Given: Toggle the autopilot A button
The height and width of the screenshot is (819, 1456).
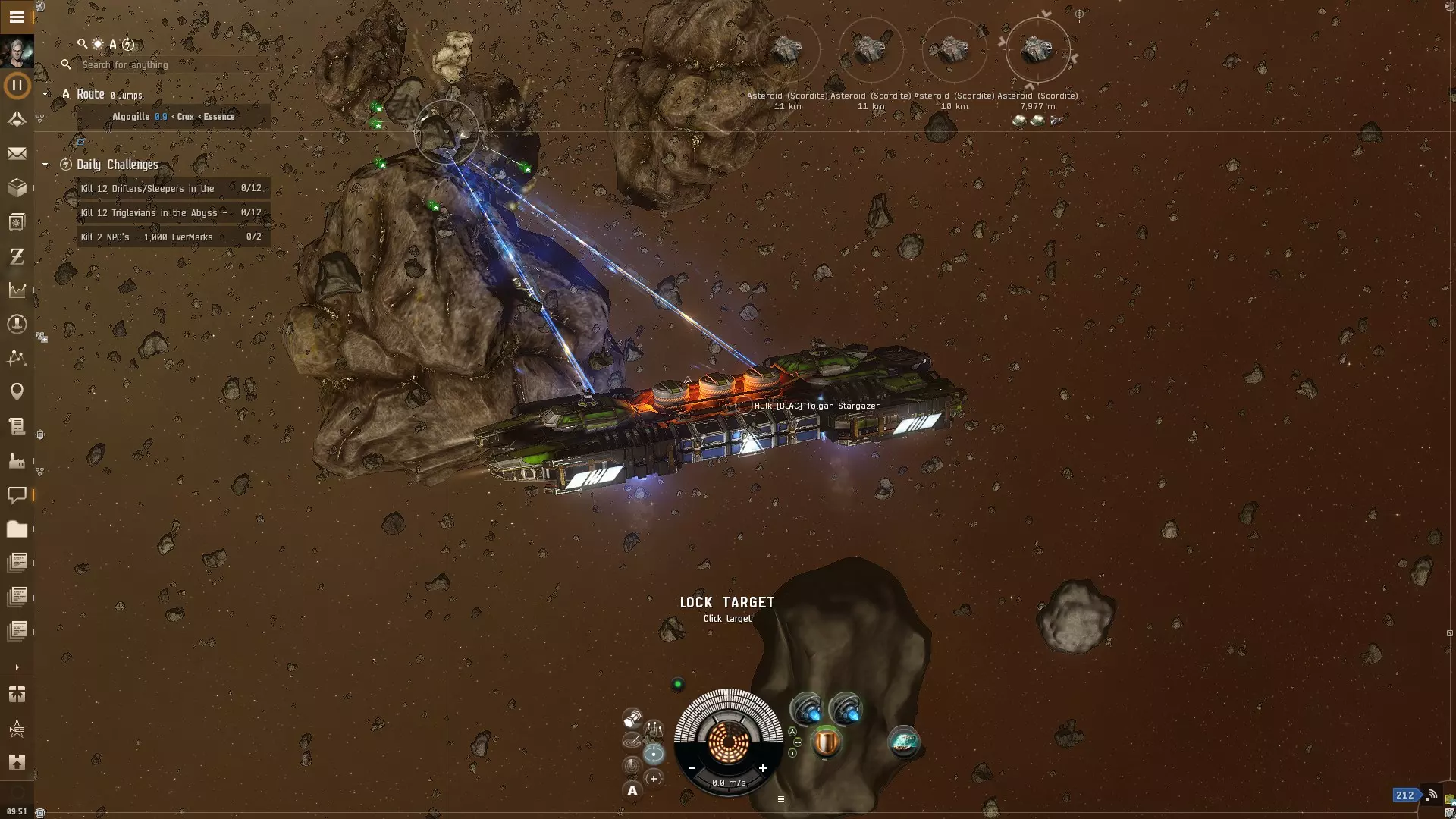Looking at the screenshot, I should pos(632,791).
